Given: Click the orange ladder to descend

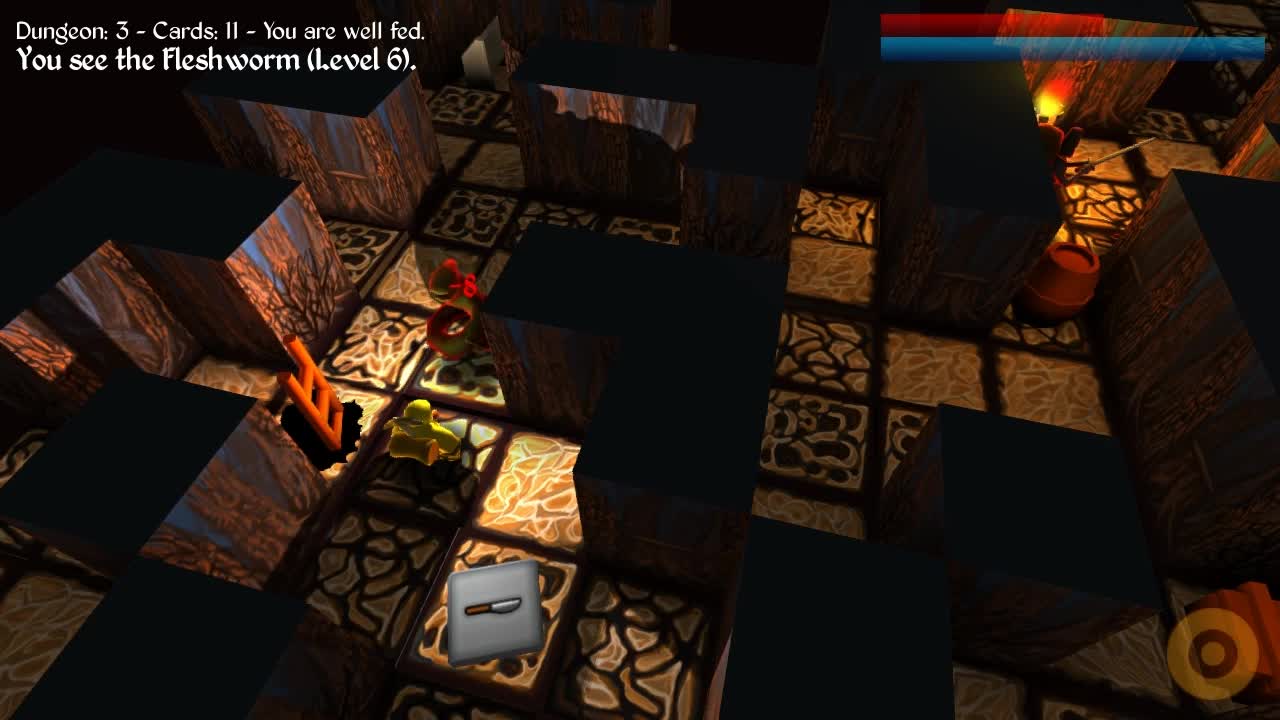Looking at the screenshot, I should [310, 395].
